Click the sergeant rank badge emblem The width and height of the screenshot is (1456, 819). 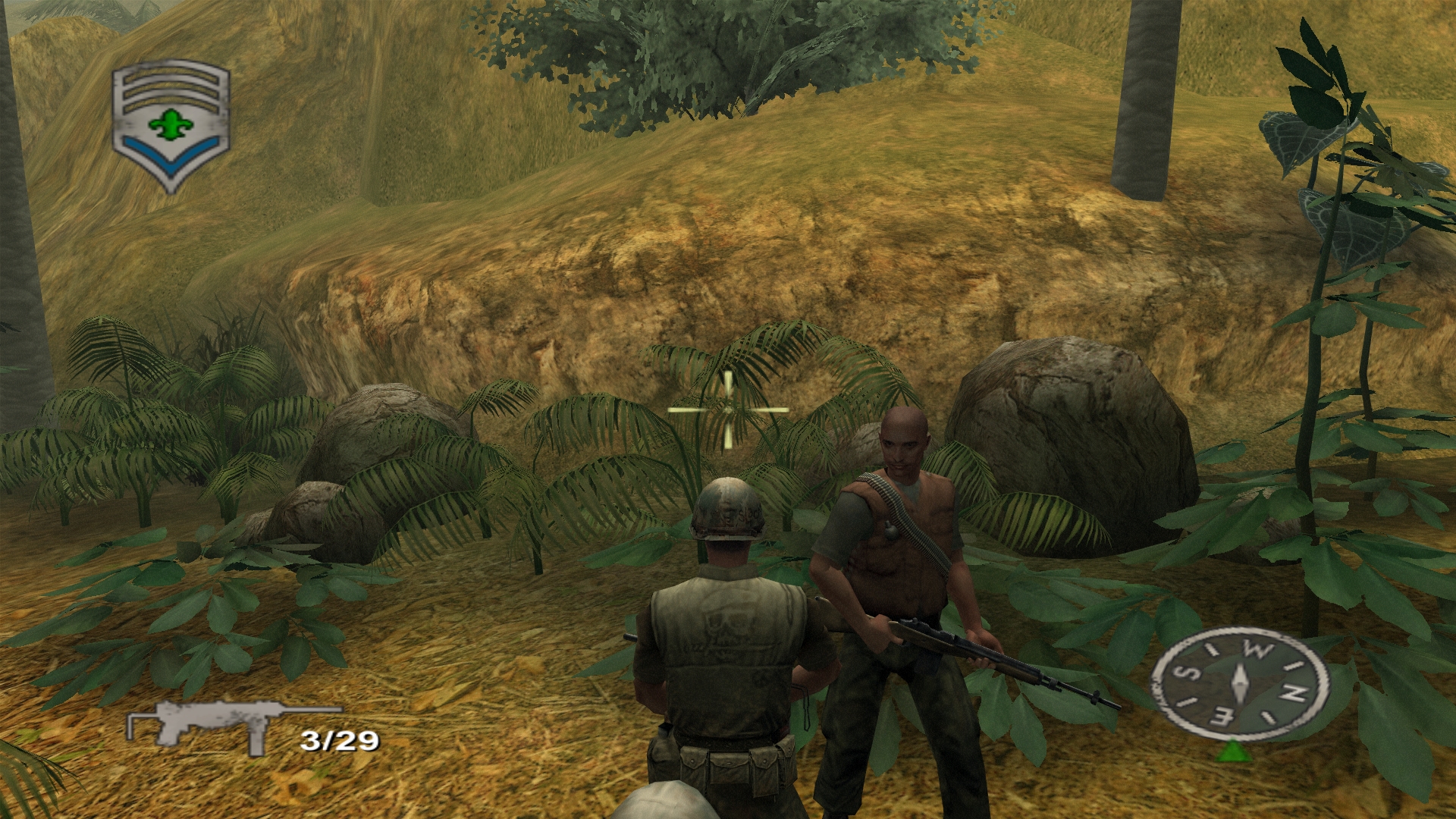click(171, 125)
